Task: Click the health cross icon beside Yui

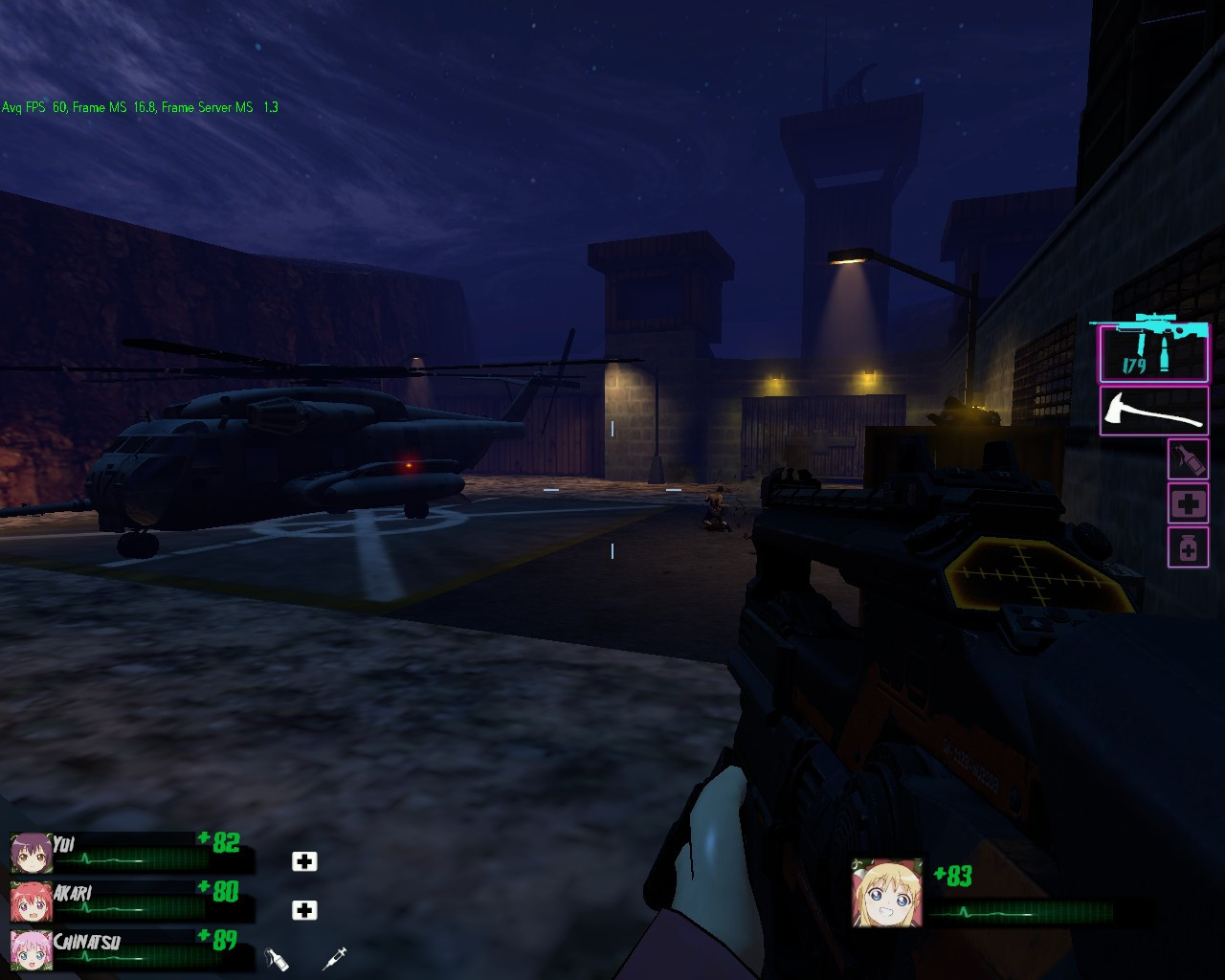Action: 304,861
